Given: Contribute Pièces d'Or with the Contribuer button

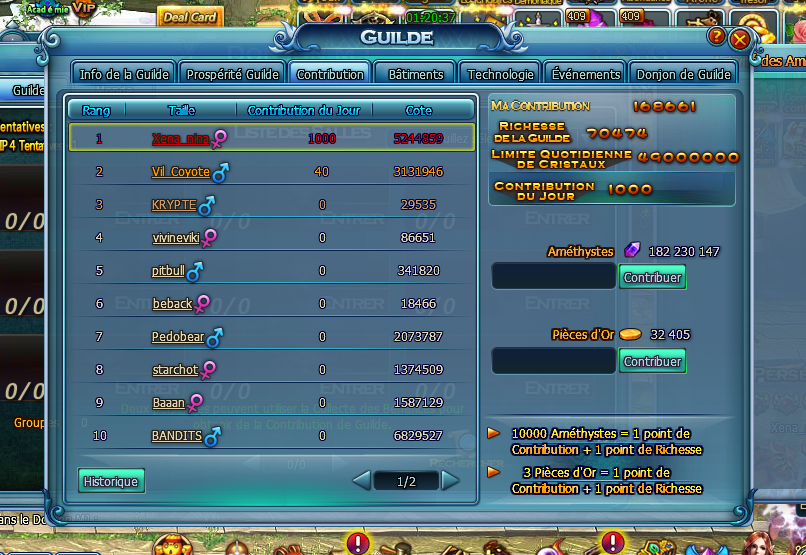Looking at the screenshot, I should click(x=653, y=361).
